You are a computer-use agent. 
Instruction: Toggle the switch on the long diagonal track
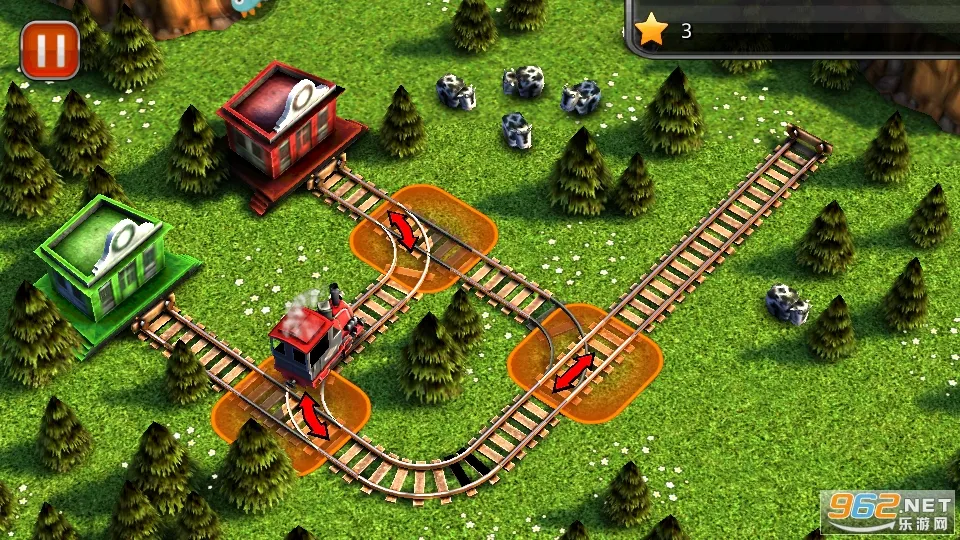click(573, 372)
